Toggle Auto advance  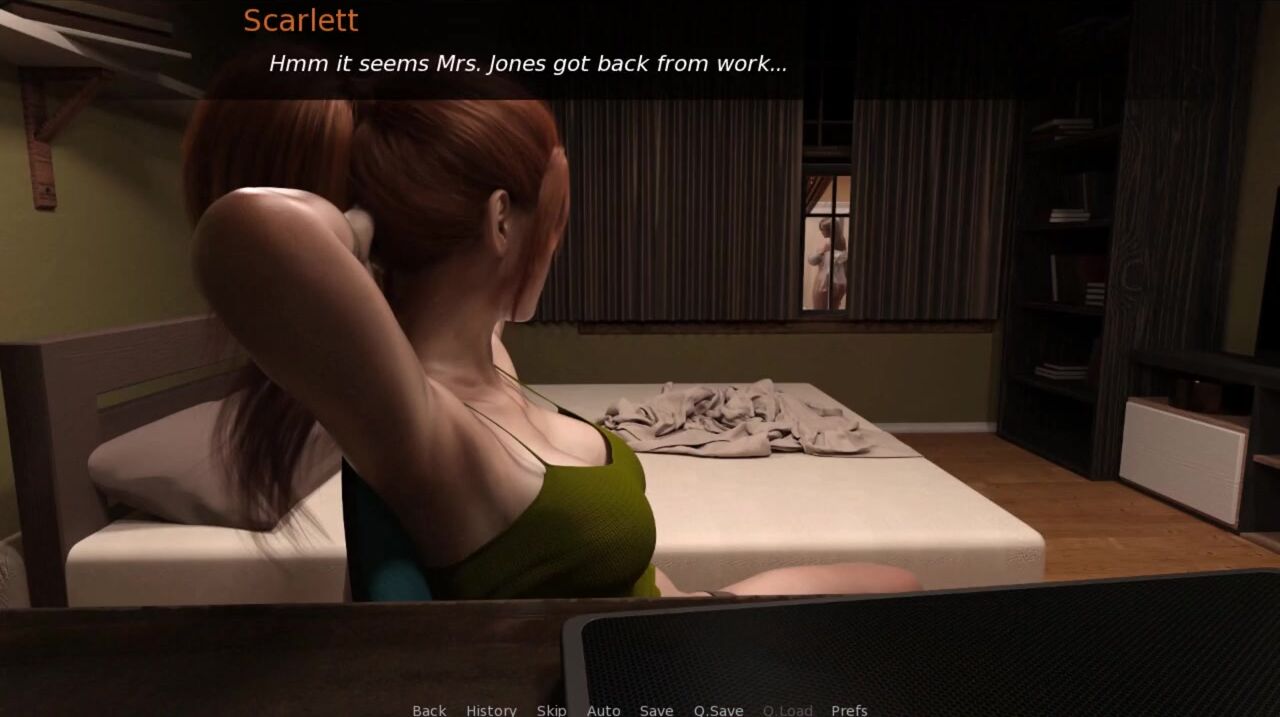click(603, 710)
